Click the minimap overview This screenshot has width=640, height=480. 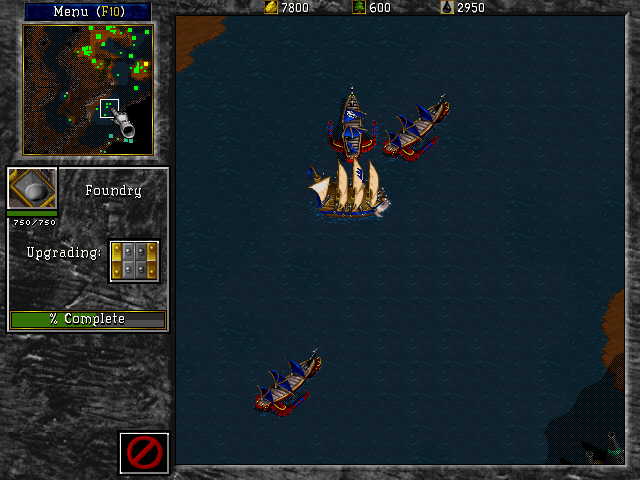[88, 90]
